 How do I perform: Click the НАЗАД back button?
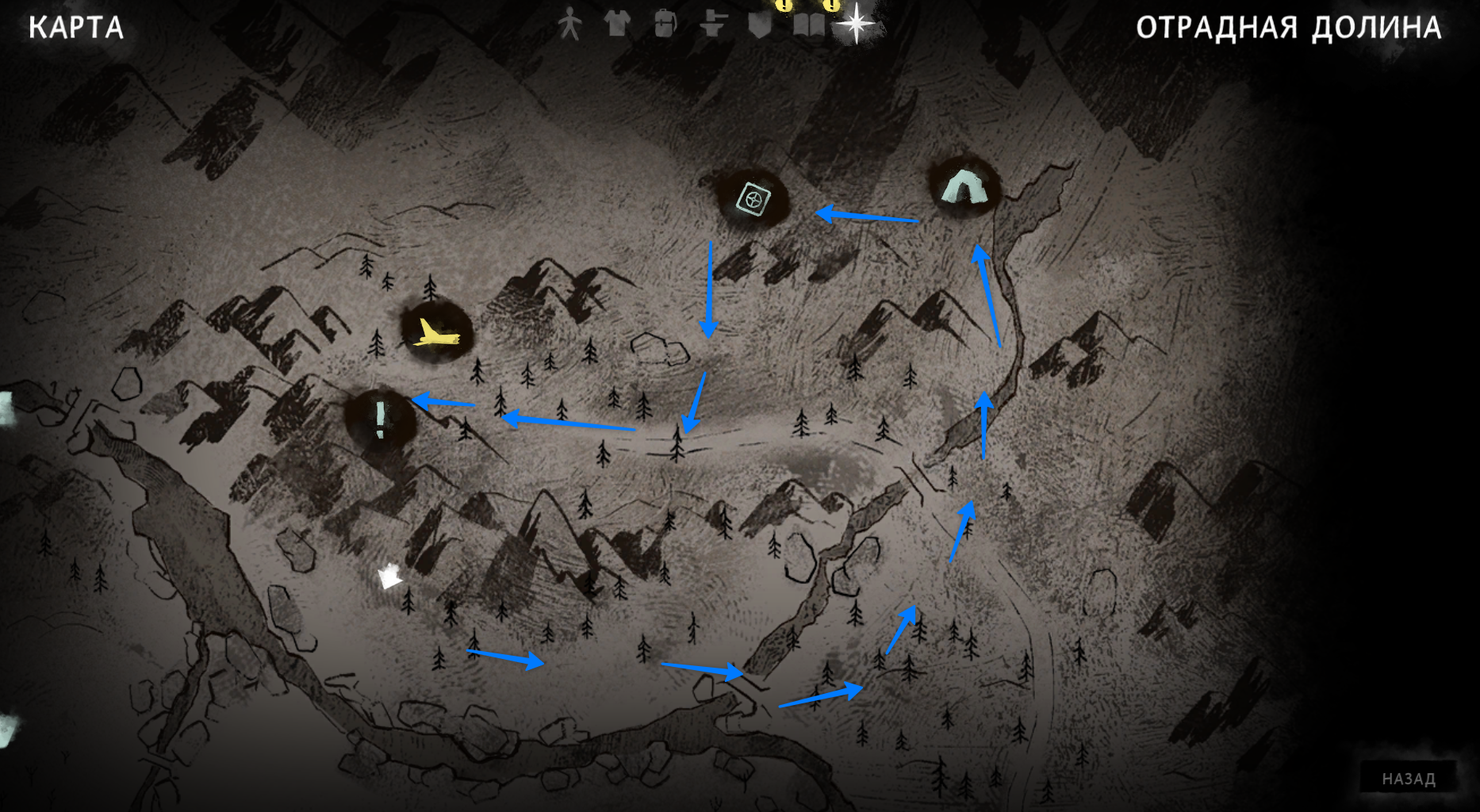[x=1409, y=779]
